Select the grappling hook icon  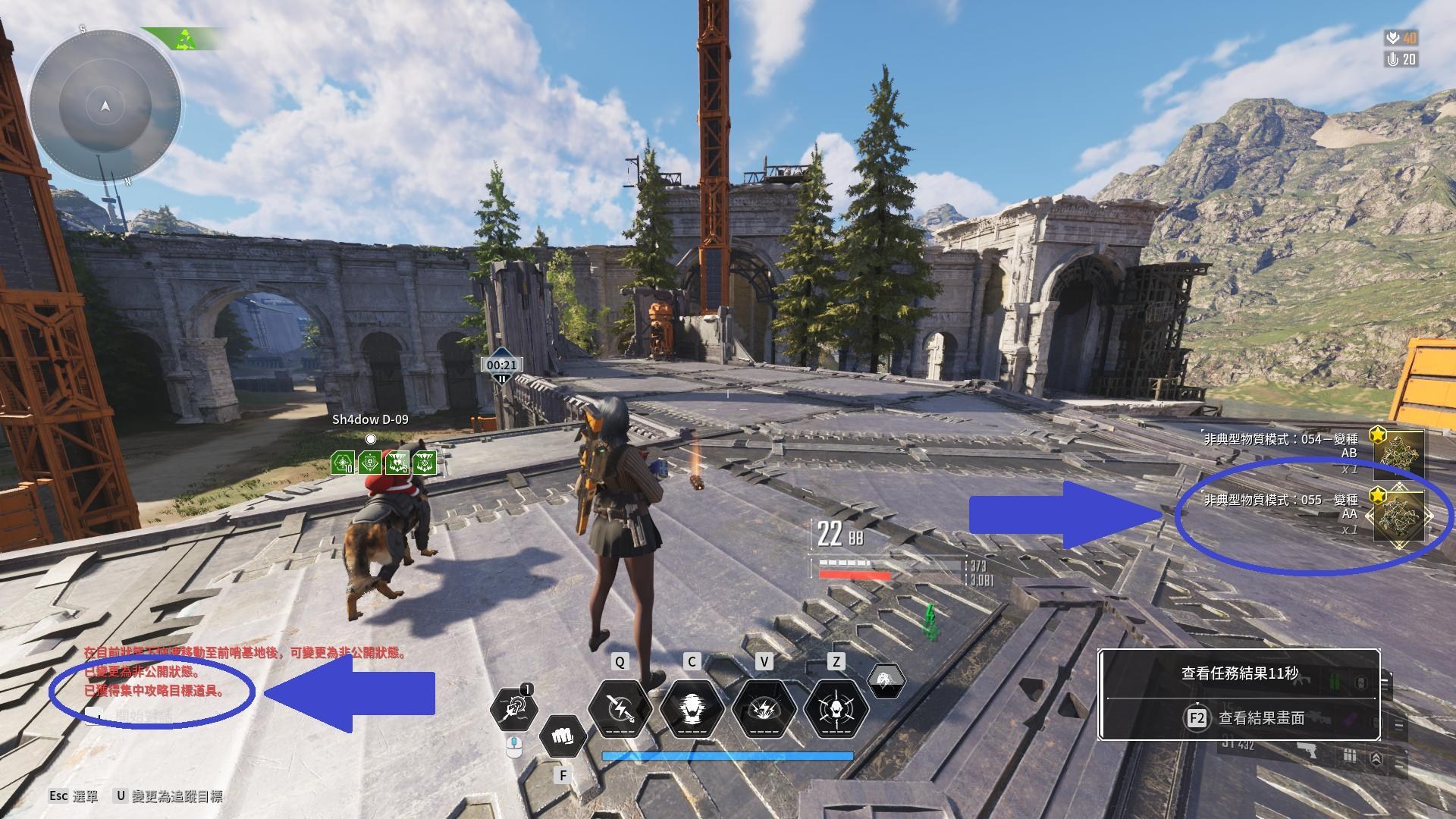(514, 709)
